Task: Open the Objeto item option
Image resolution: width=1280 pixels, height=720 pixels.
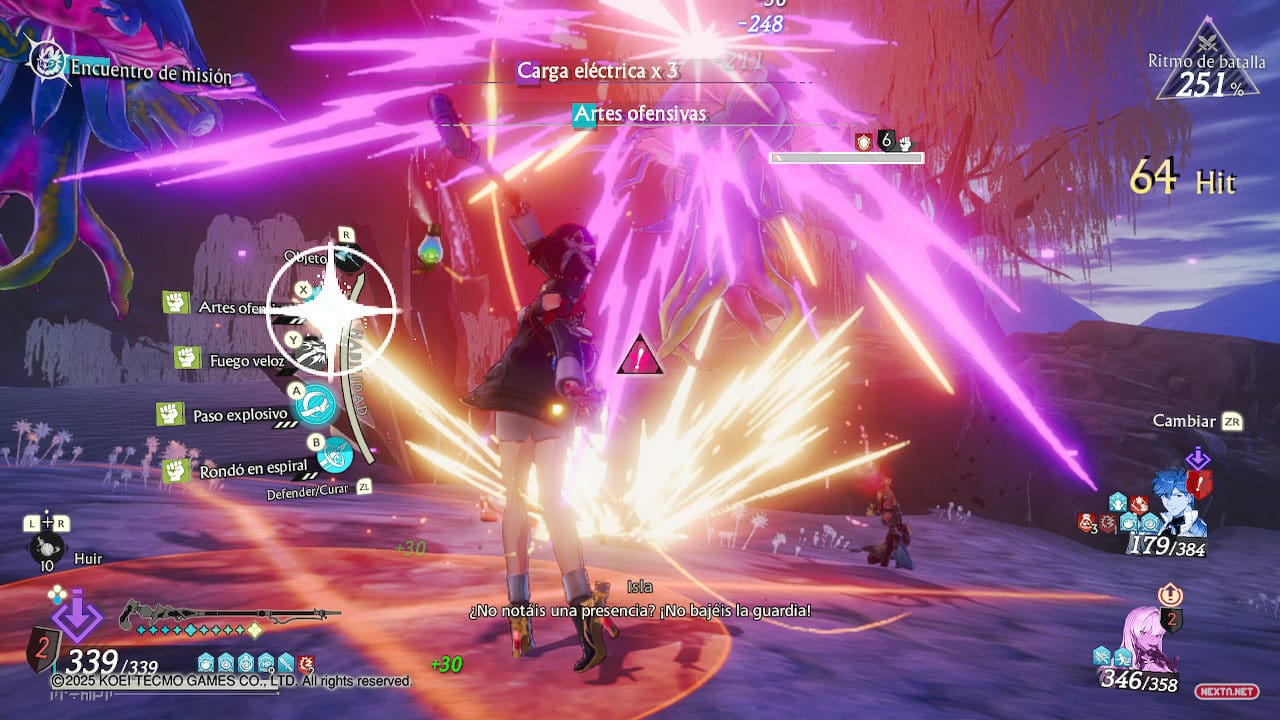Action: 306,258
